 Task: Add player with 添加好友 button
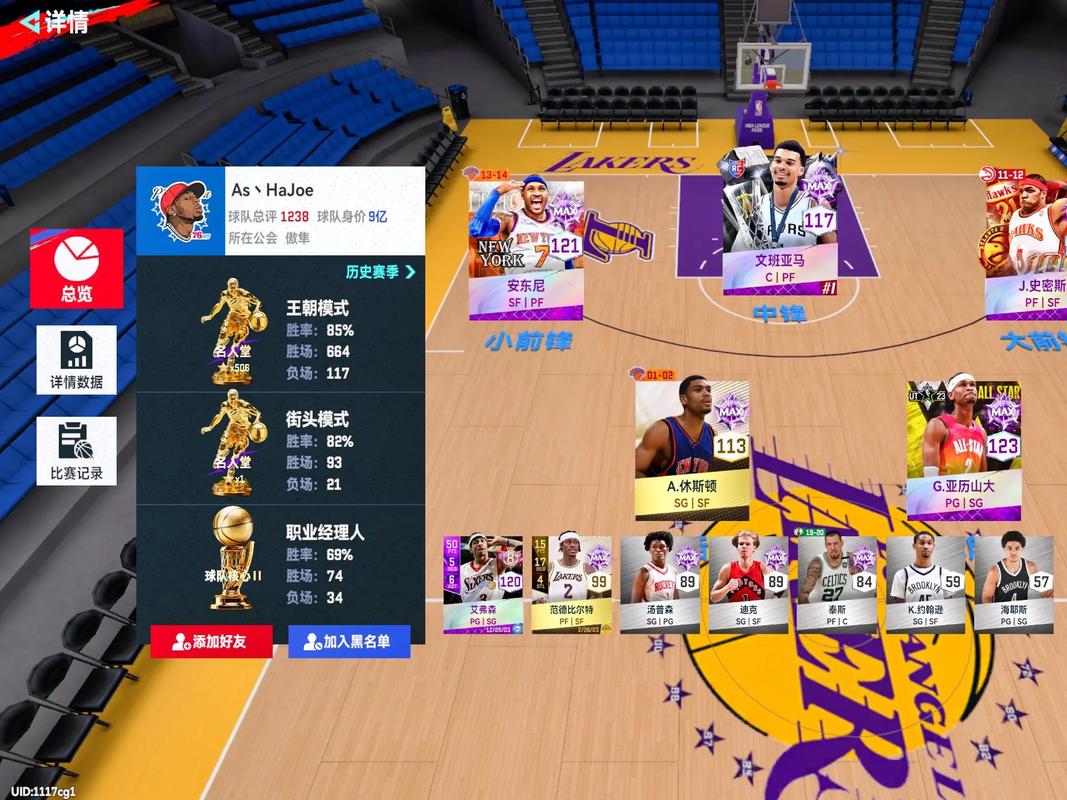(211, 641)
